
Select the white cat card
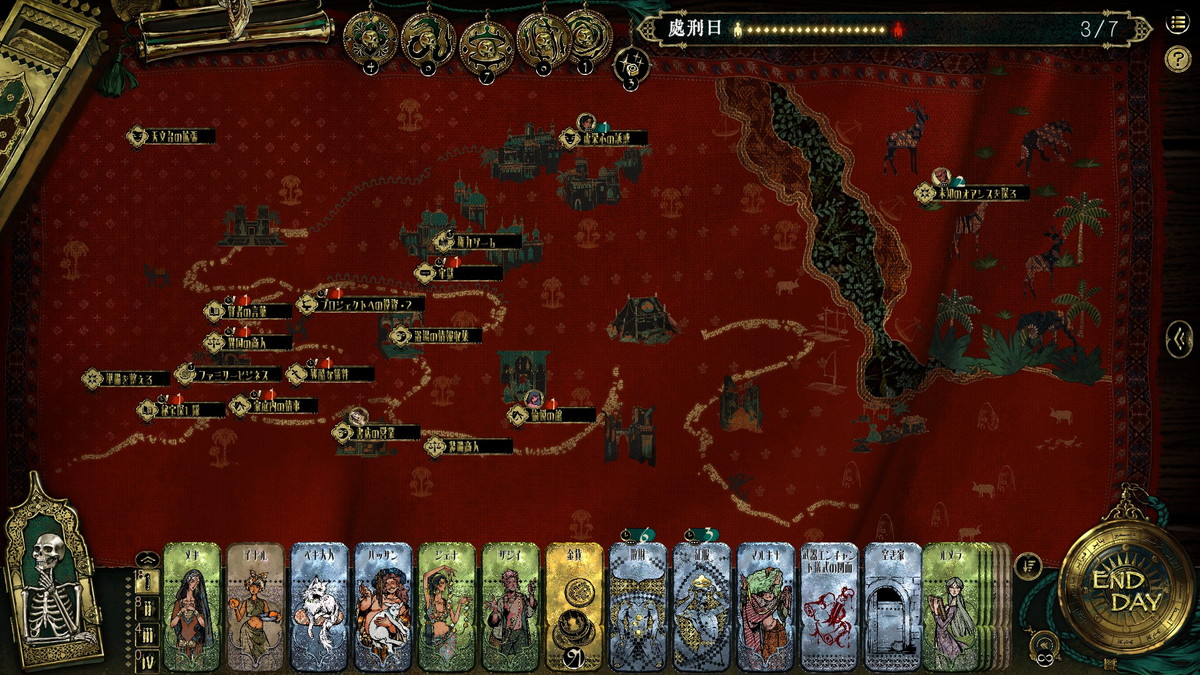323,607
